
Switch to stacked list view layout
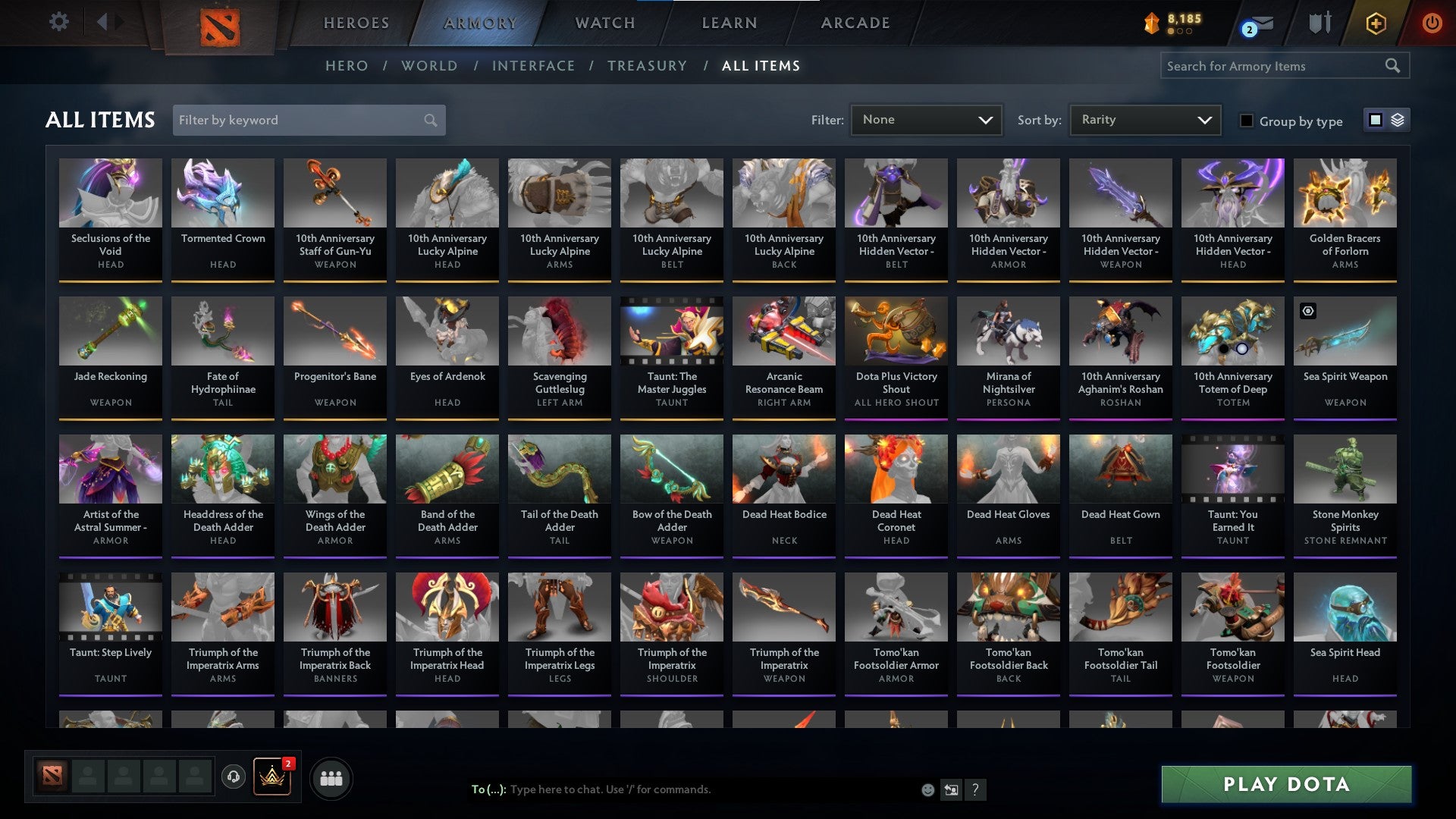point(1399,120)
